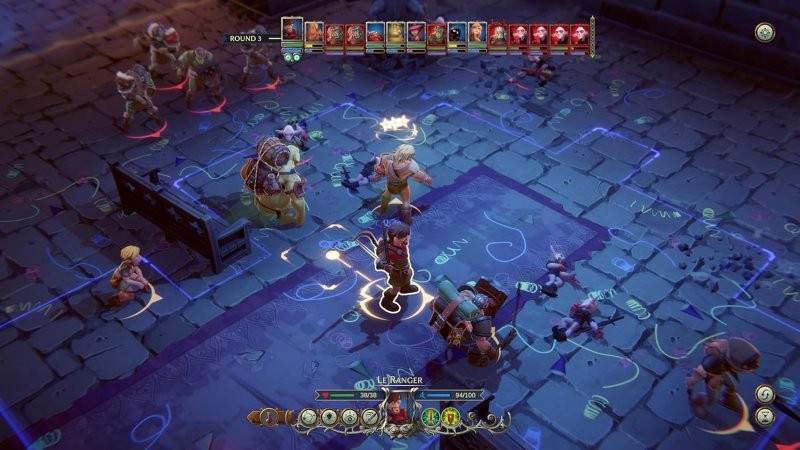This screenshot has width=800, height=450.
Task: Open the round menu button in the corner
Action: pyautogui.click(x=764, y=32)
